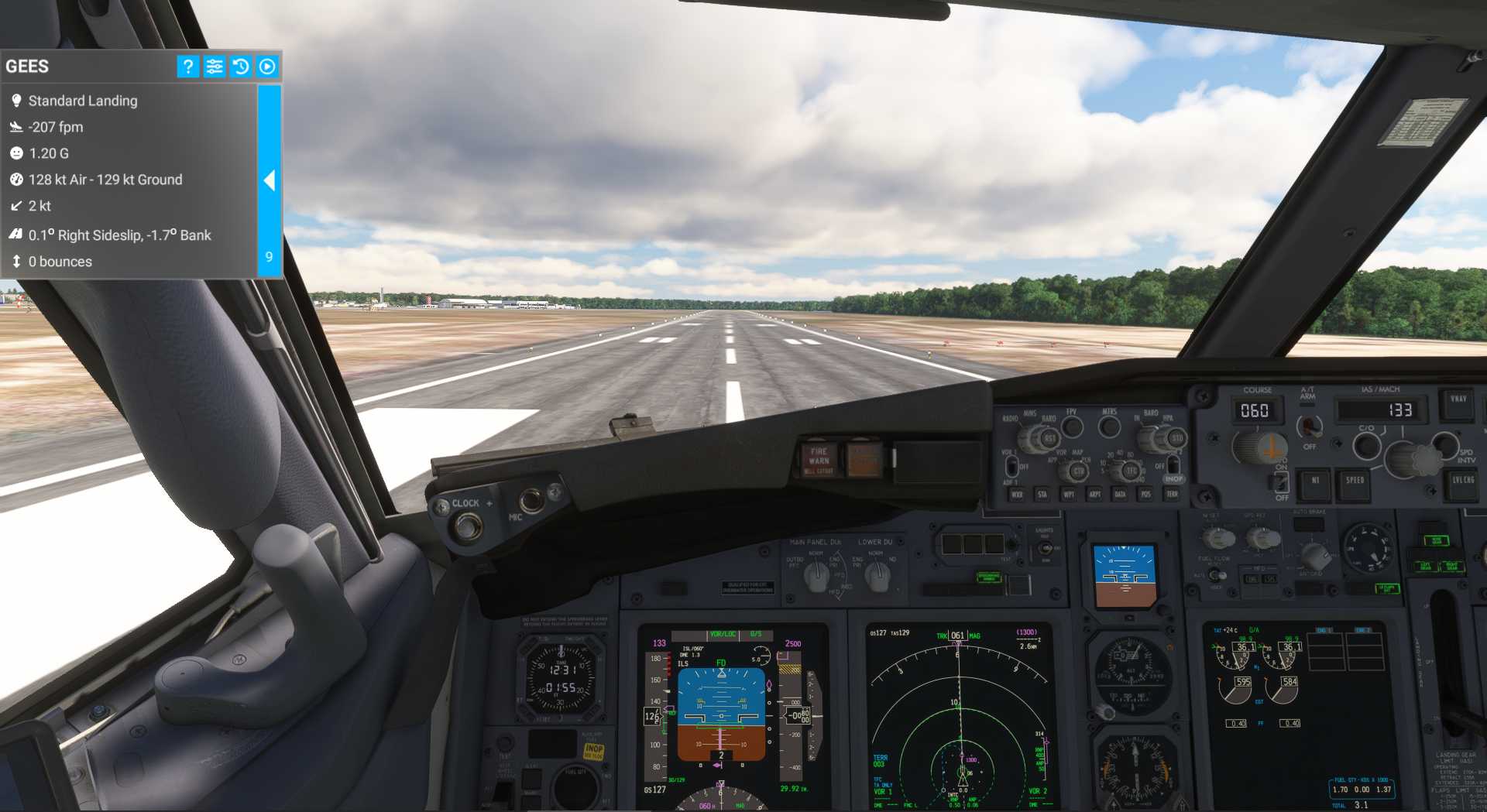Viewport: 1487px width, 812px height.
Task: Open the GEES help question mark button
Action: (187, 67)
